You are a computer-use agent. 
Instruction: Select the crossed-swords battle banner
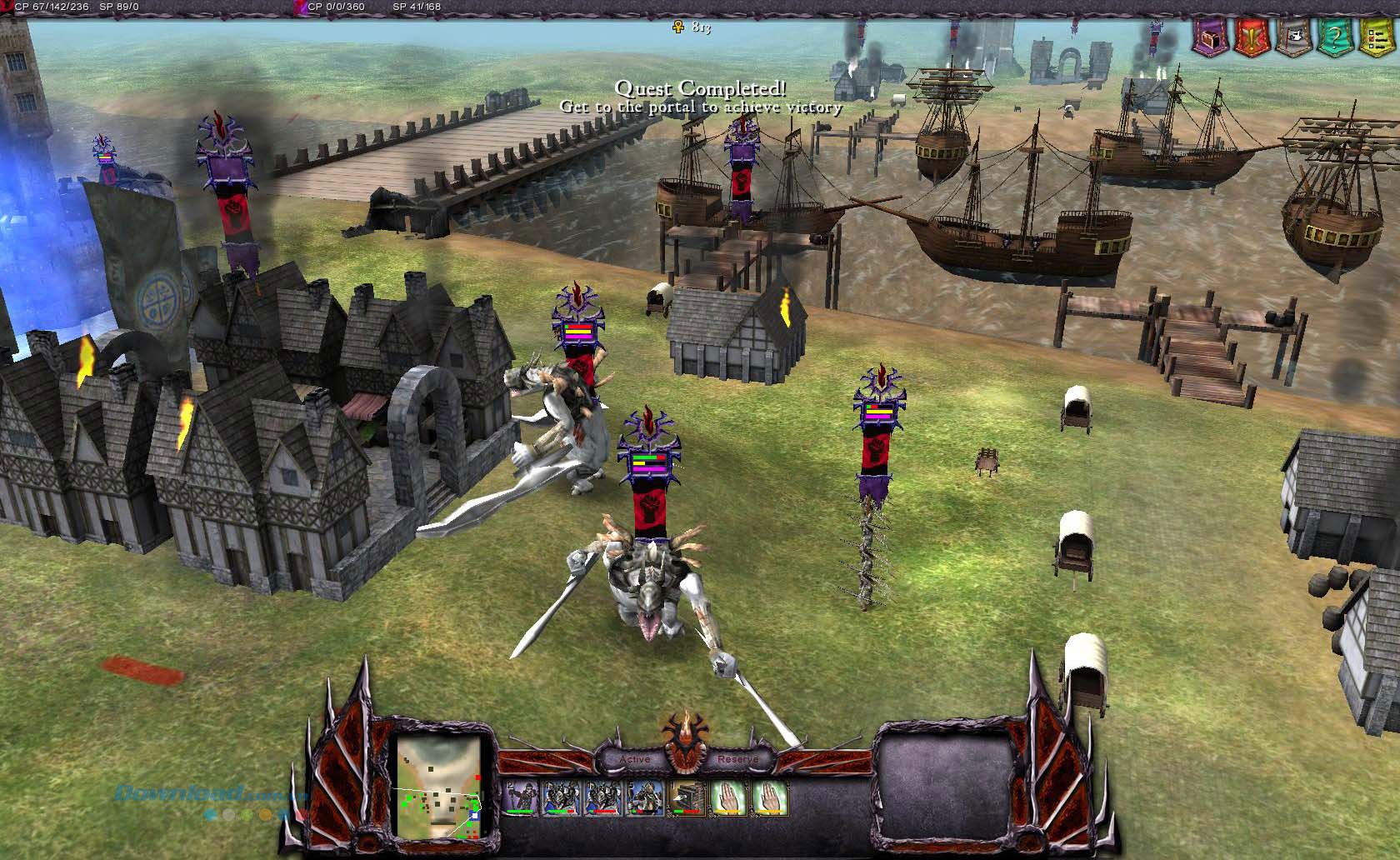pos(1251,37)
